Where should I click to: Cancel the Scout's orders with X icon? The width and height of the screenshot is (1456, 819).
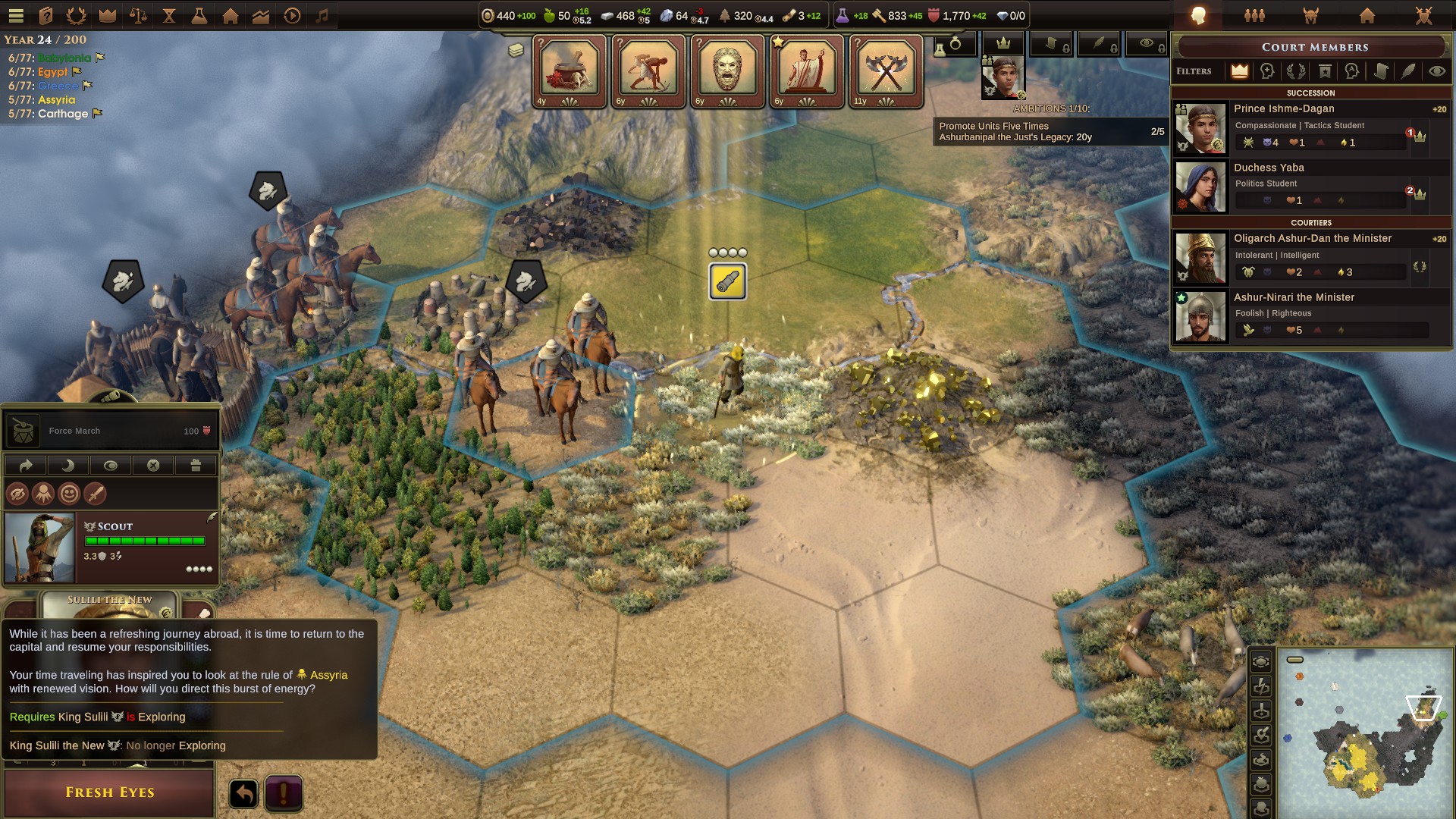[x=154, y=466]
